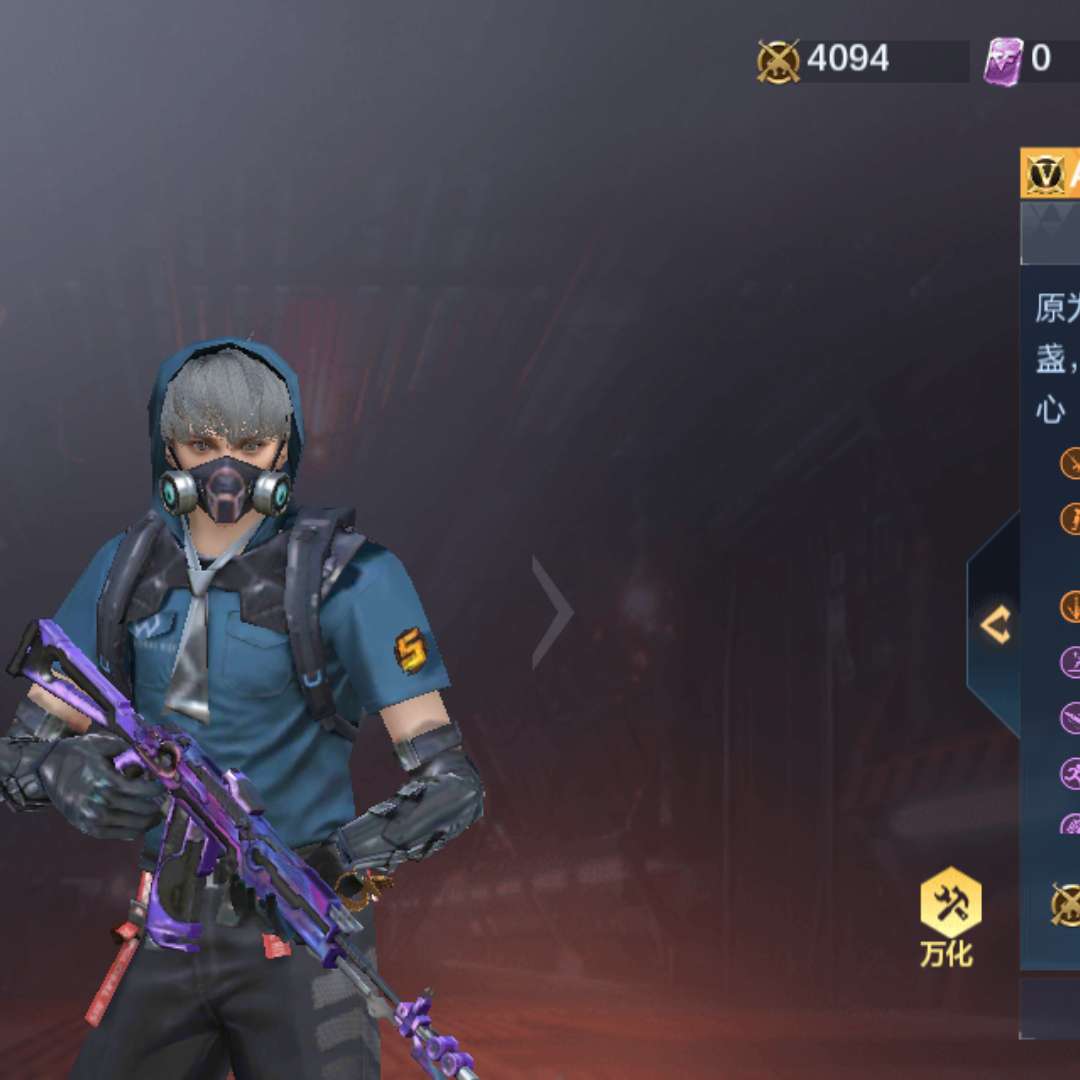Click the gold crossed-swords coin currency icon

coord(778,61)
